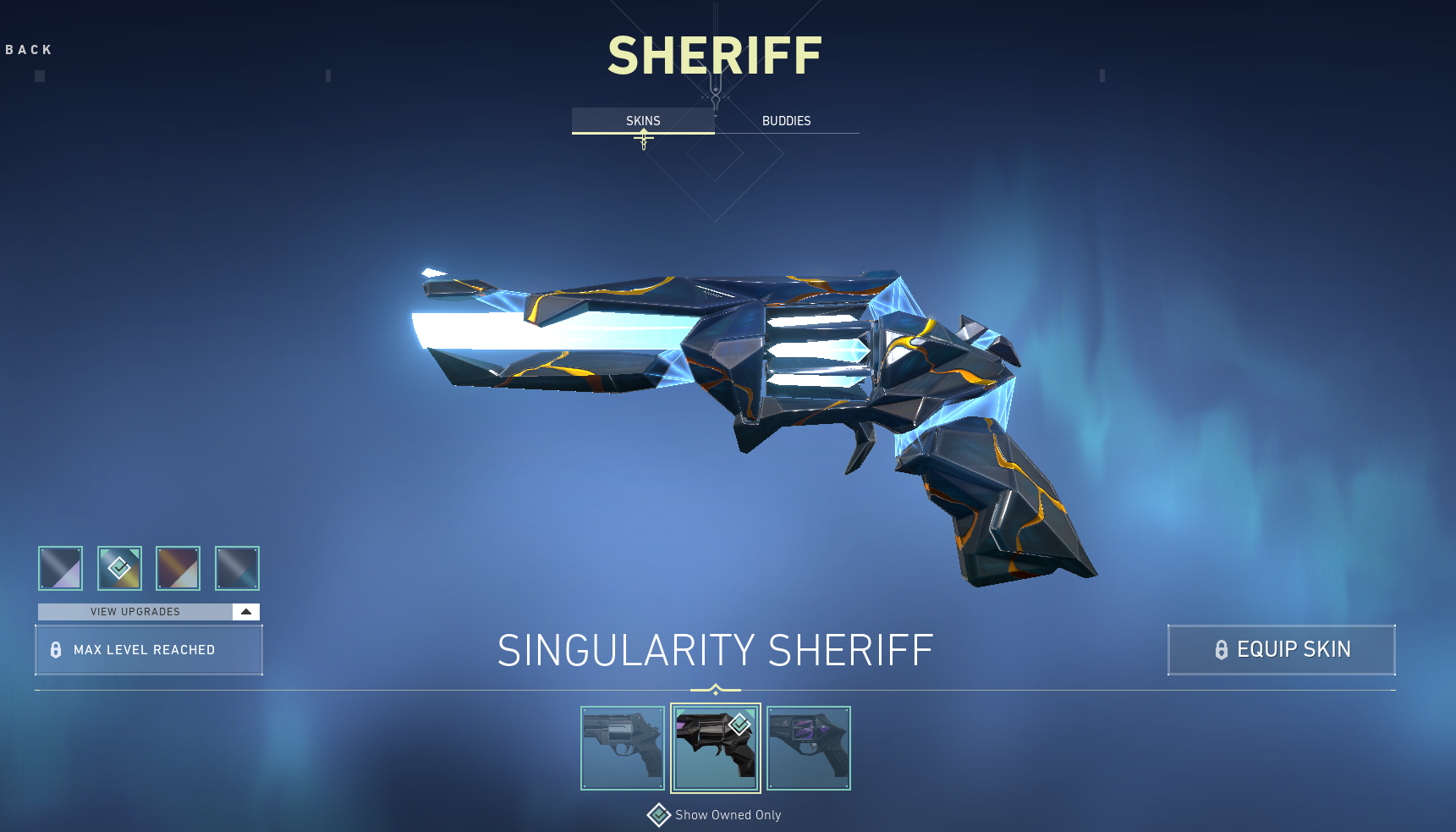Choose the orange-brown color variant
Viewport: 1456px width, 832px height.
click(178, 568)
